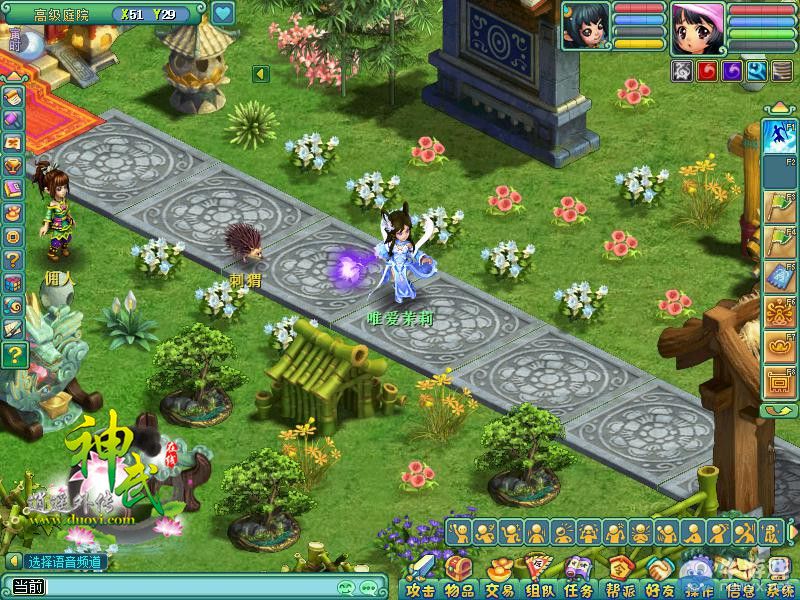
Task: Click the purple swirl buff icon
Action: click(x=732, y=71)
